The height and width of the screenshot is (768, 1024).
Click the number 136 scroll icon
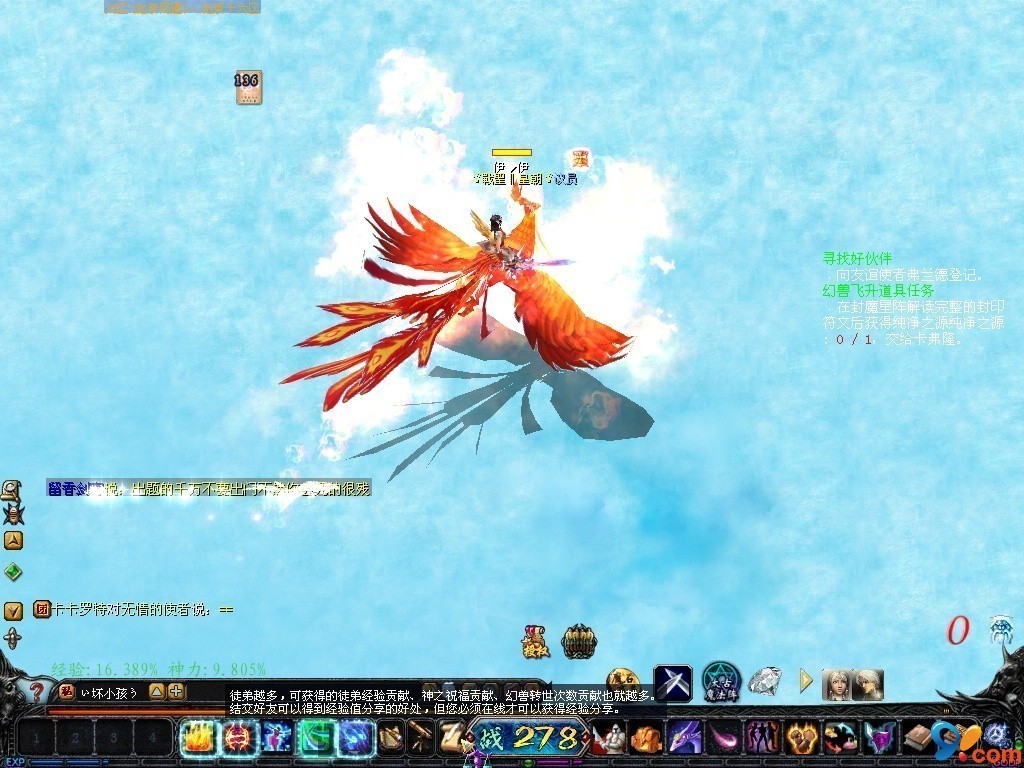click(248, 87)
